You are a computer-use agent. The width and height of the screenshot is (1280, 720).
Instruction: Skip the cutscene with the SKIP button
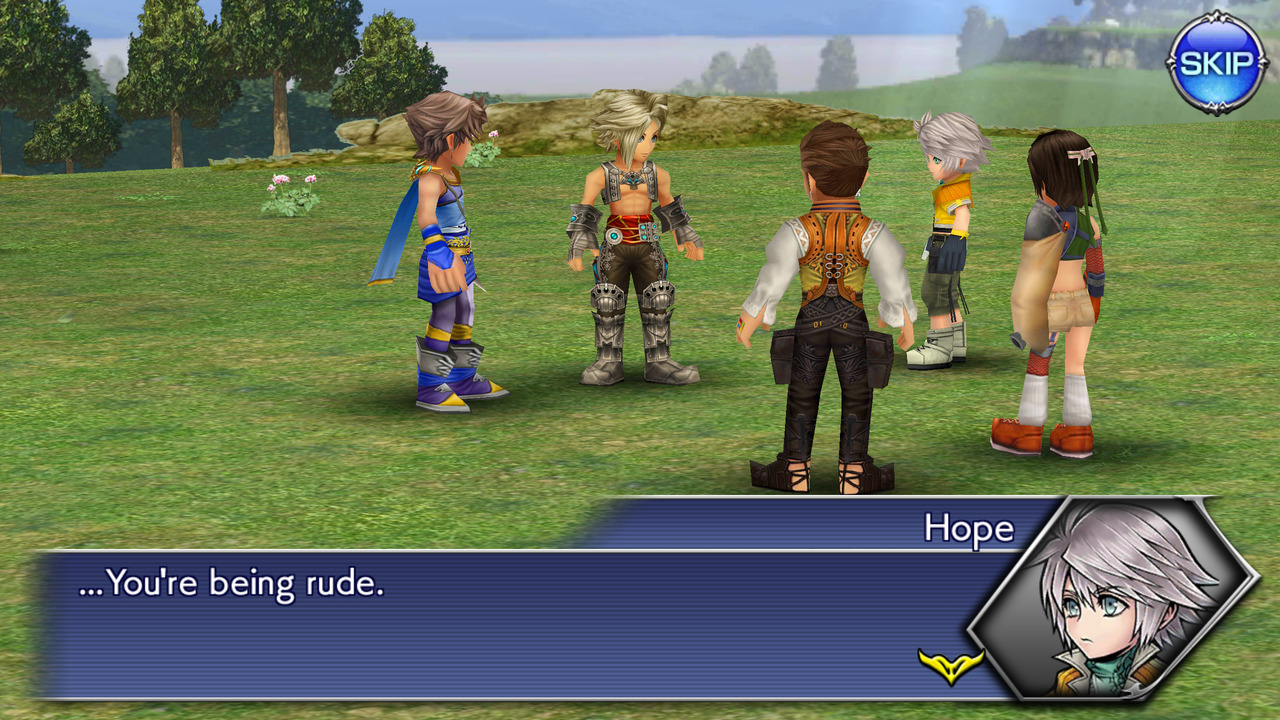[1216, 63]
